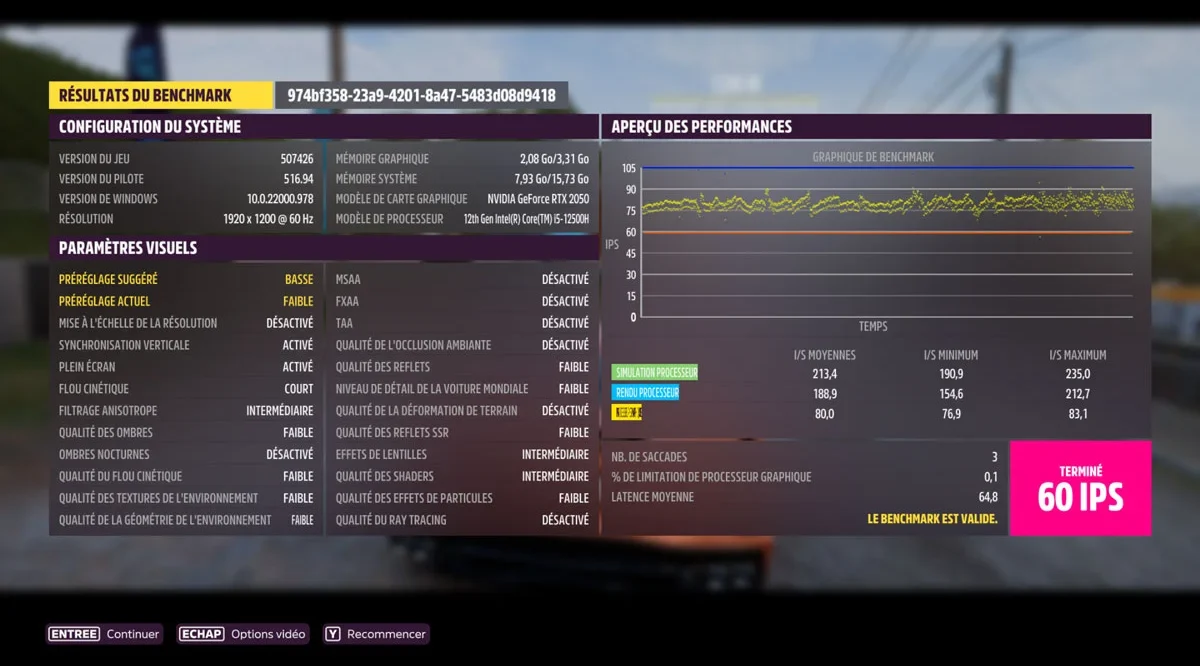Open Options vidéo from the bottom bar
This screenshot has height=666, width=1200.
tap(243, 634)
